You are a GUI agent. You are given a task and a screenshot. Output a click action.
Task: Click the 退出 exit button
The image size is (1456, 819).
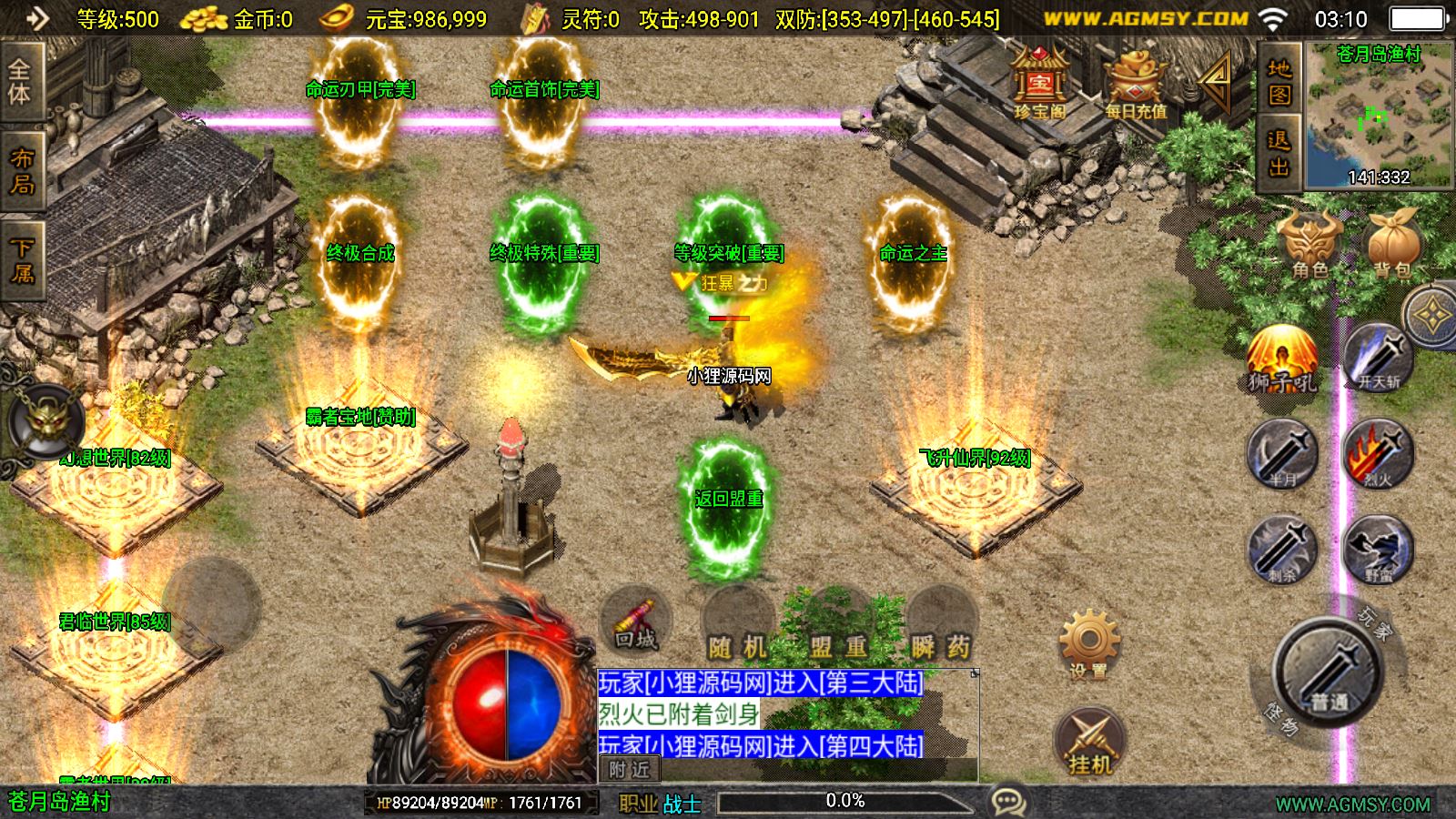[x=1279, y=153]
